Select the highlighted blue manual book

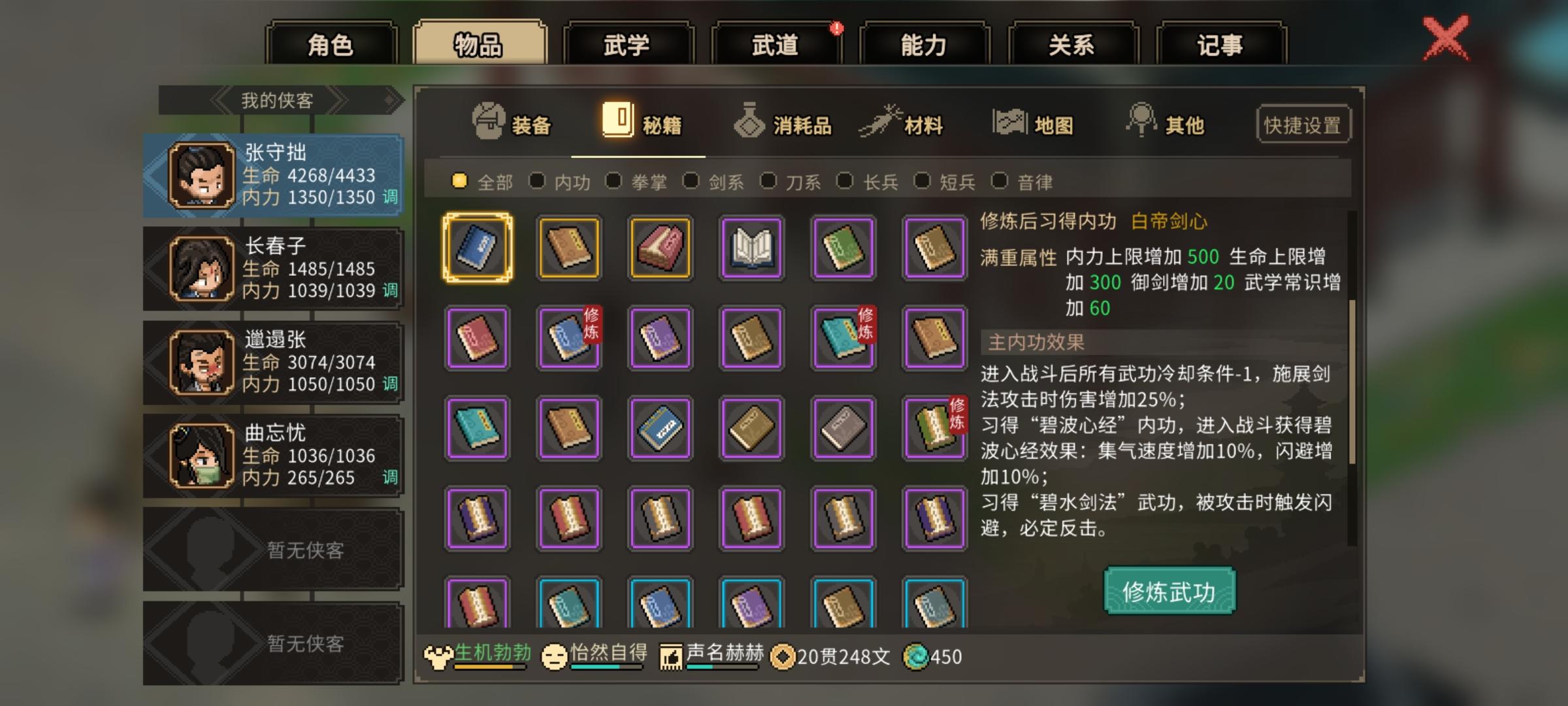point(477,247)
